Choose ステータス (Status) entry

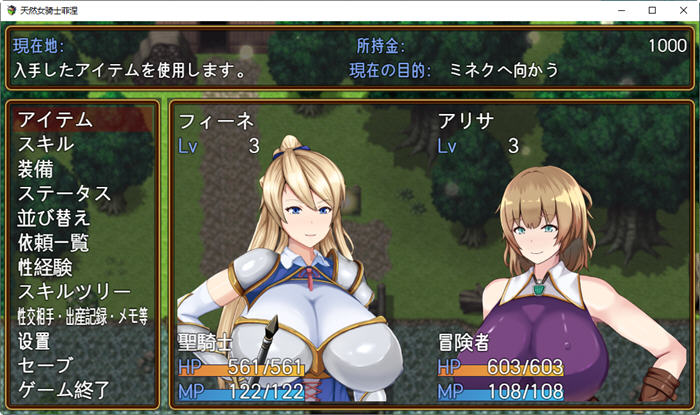(64, 193)
